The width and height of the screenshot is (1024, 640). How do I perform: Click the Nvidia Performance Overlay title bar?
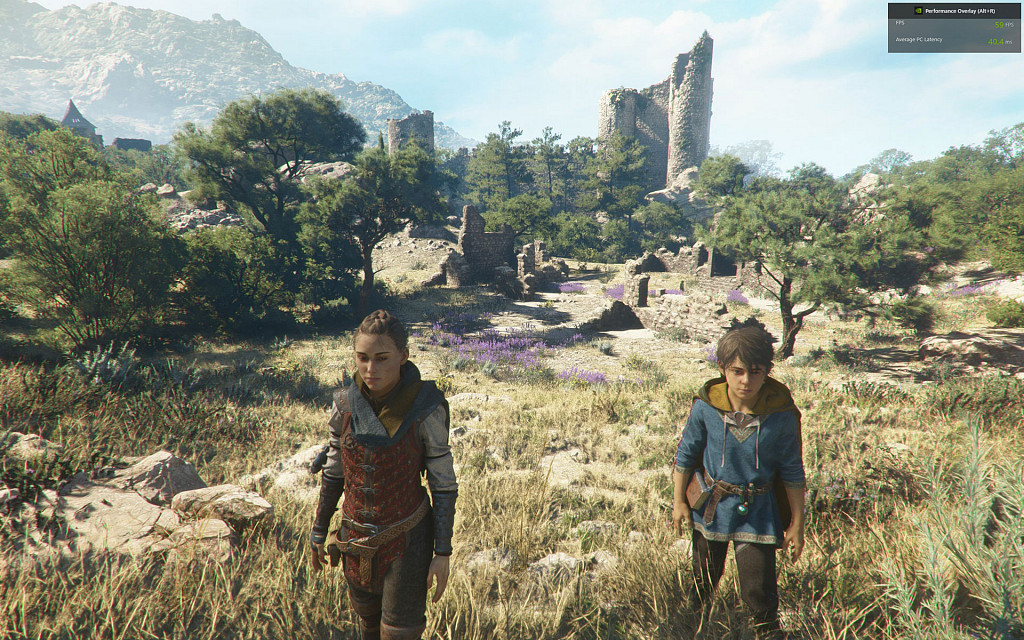click(953, 9)
